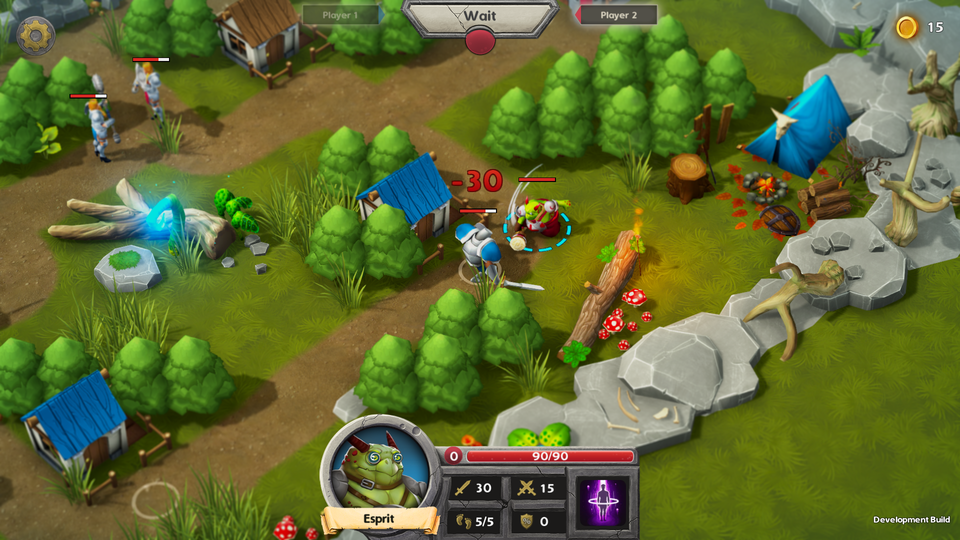
Task: Click the Wait turn button
Action: [480, 17]
